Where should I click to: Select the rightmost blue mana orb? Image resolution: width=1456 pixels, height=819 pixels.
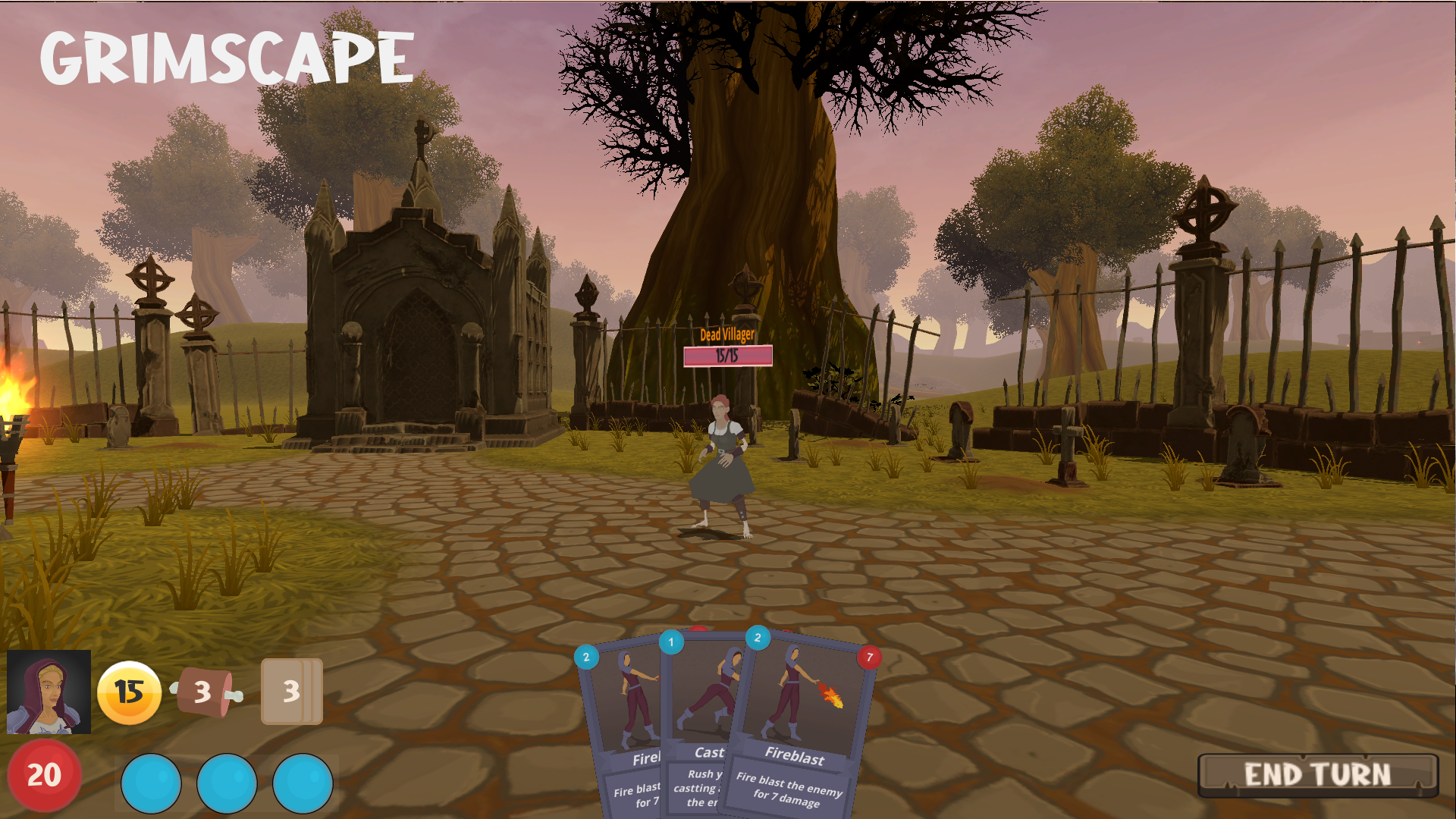click(303, 783)
